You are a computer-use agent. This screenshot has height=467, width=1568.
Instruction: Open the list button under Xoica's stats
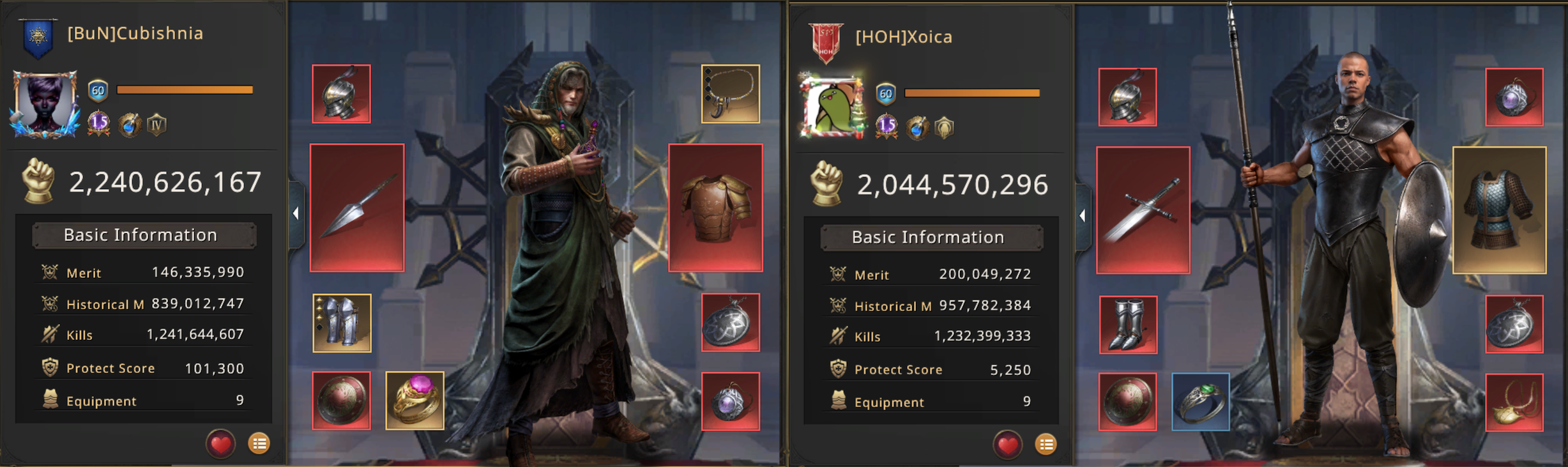point(1046,444)
